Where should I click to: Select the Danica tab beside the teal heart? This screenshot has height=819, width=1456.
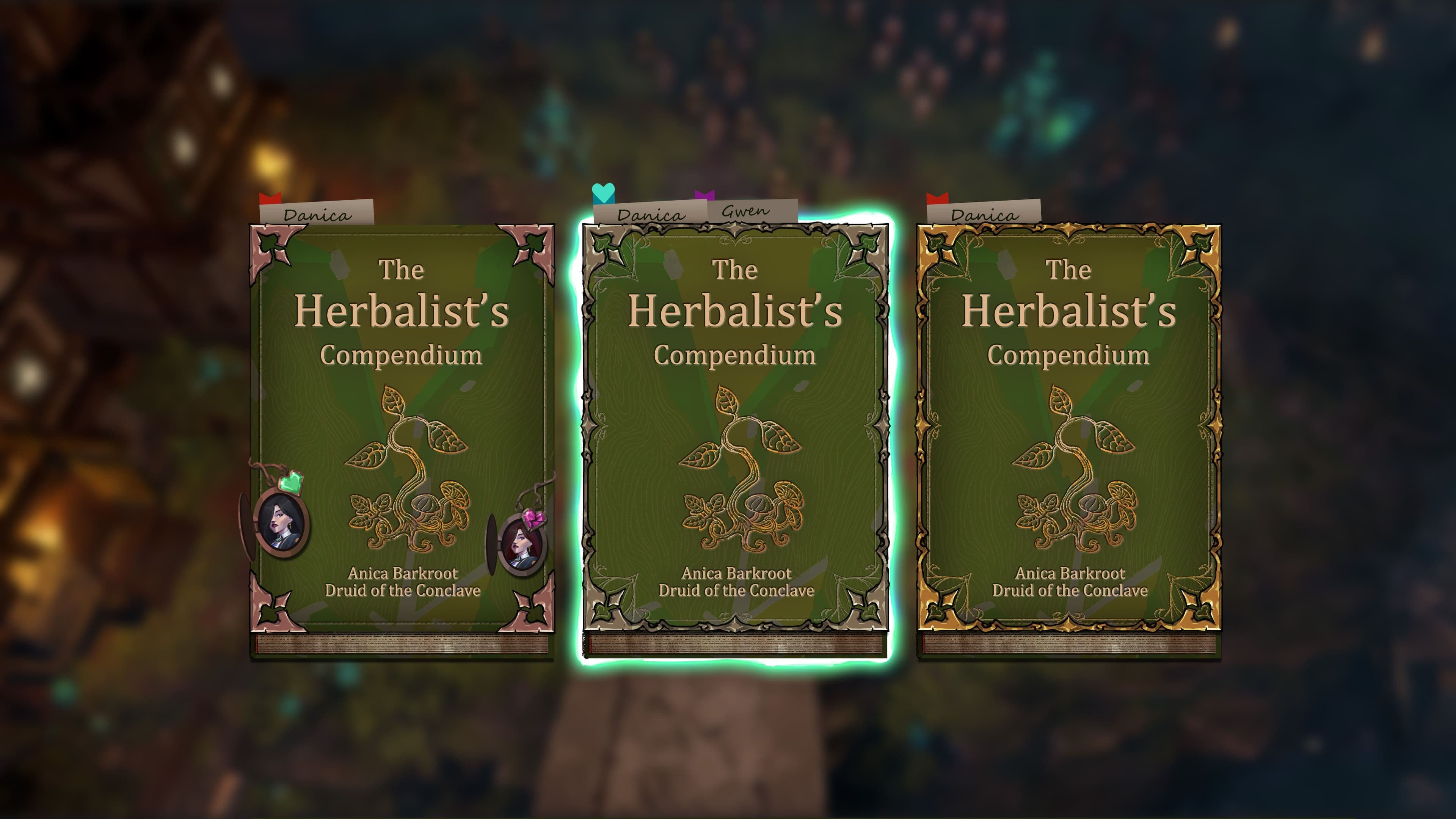click(x=650, y=214)
